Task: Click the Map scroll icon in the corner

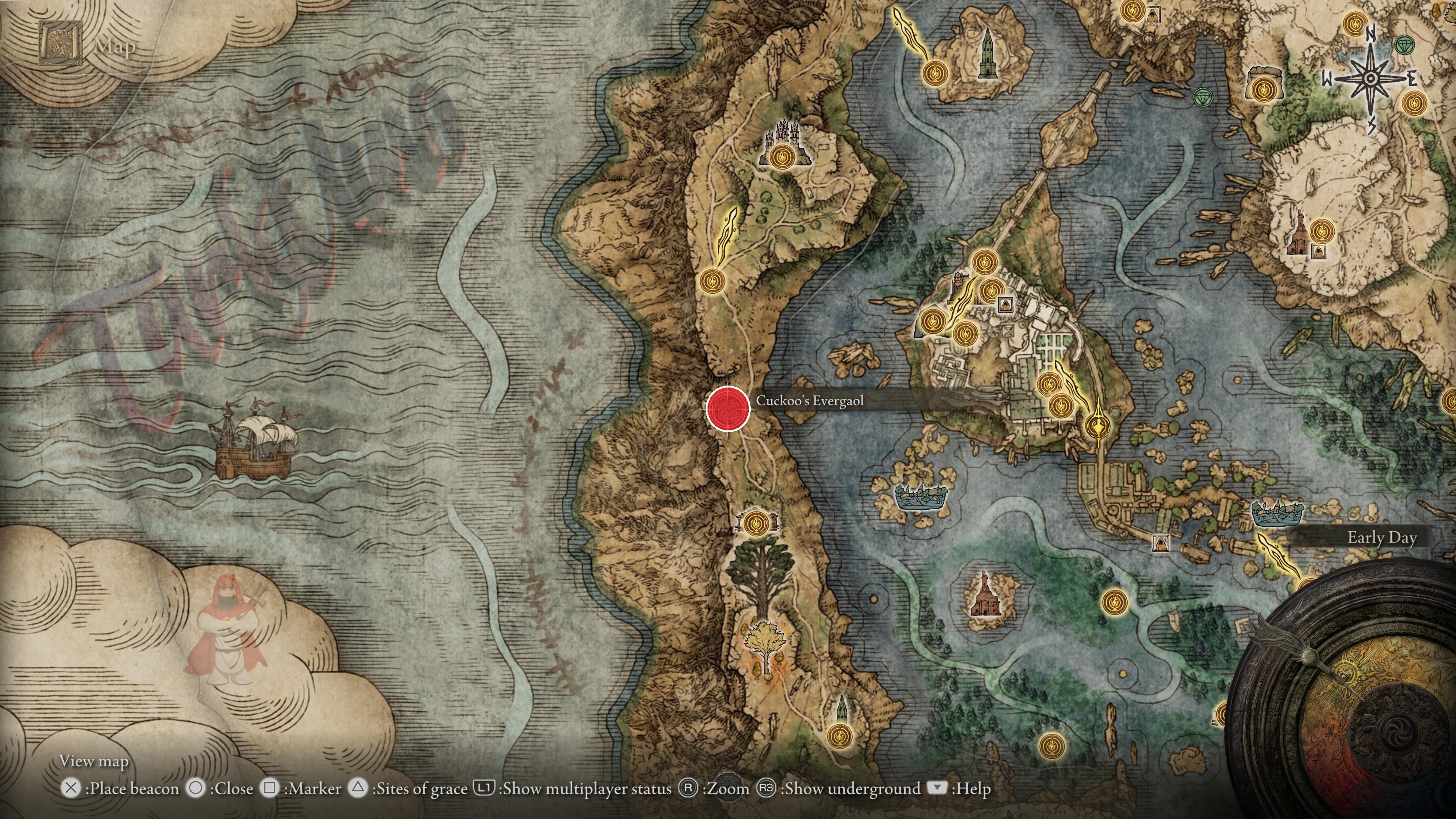Action: click(59, 43)
